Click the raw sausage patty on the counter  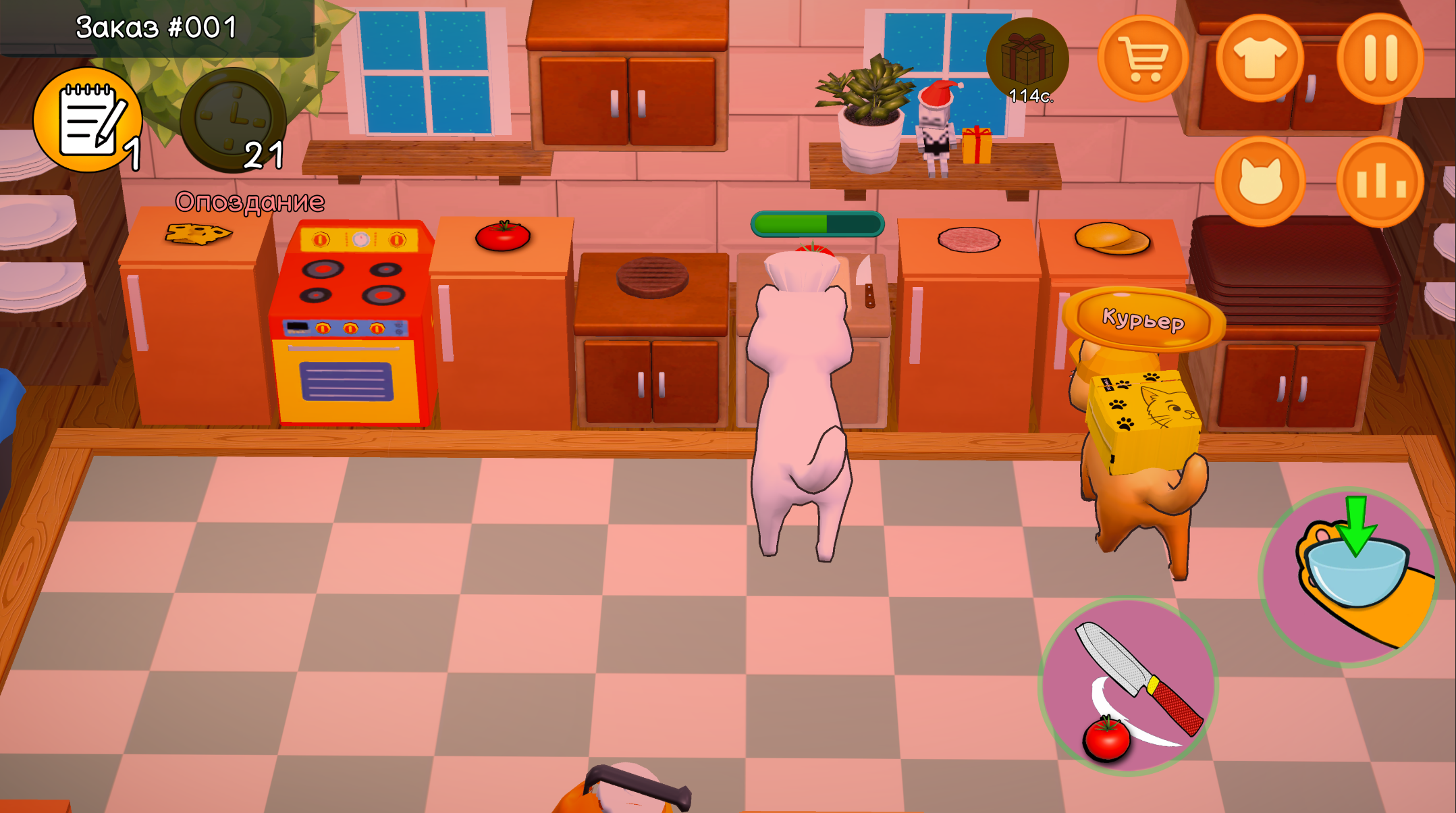click(969, 240)
